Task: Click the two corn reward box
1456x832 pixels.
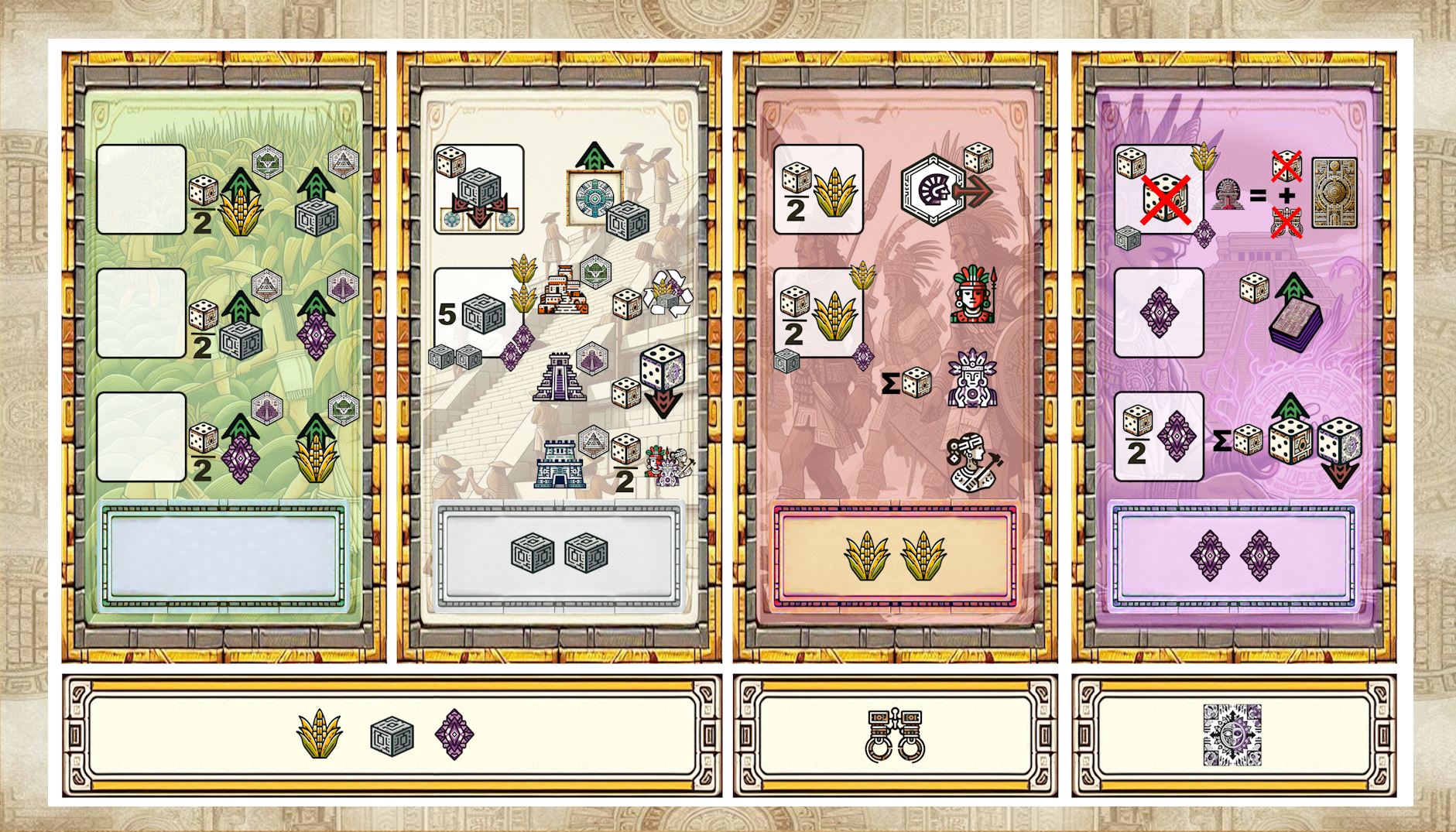Action: point(895,554)
